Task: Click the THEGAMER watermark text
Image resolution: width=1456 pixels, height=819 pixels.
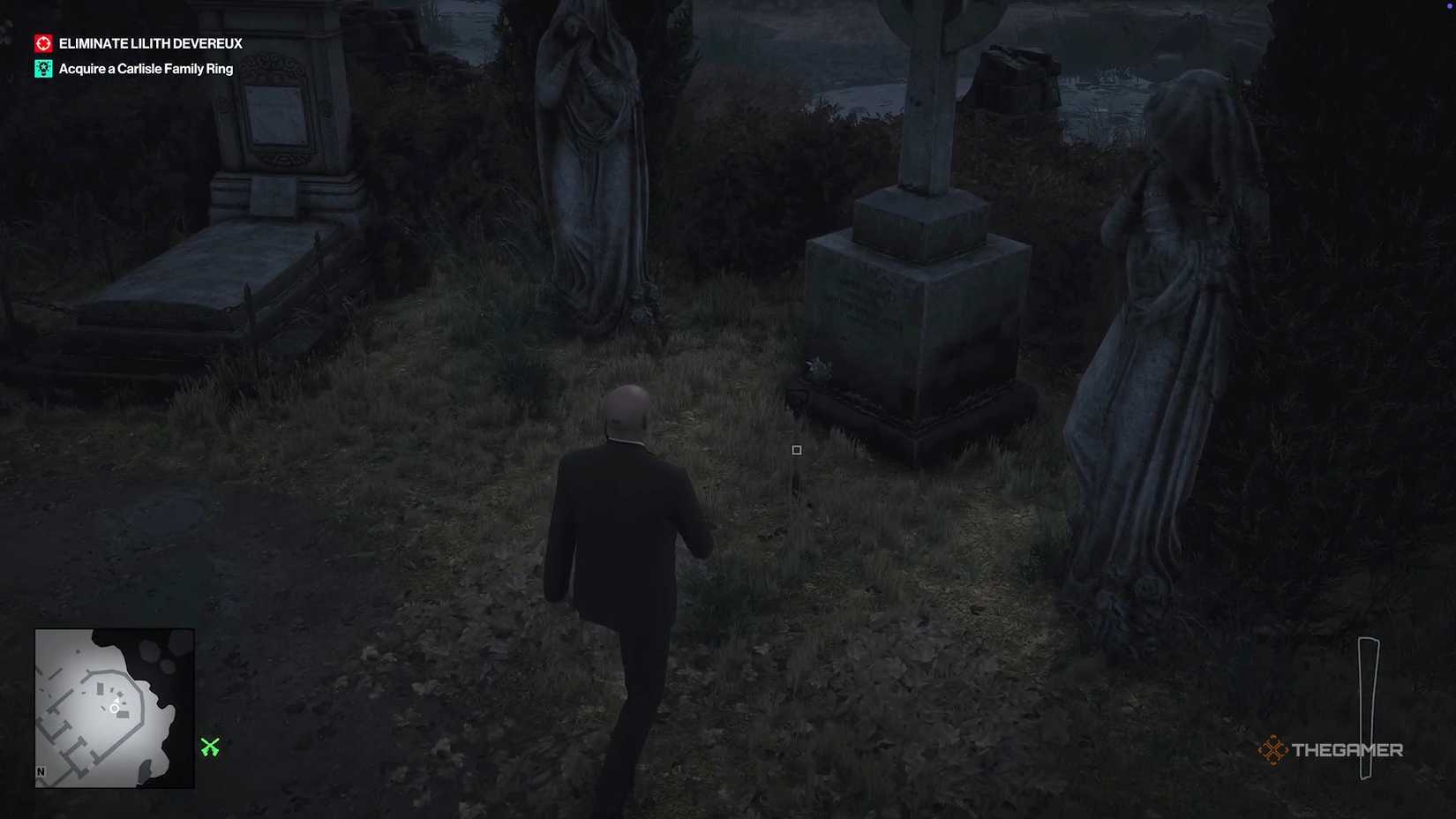Action: click(1348, 750)
